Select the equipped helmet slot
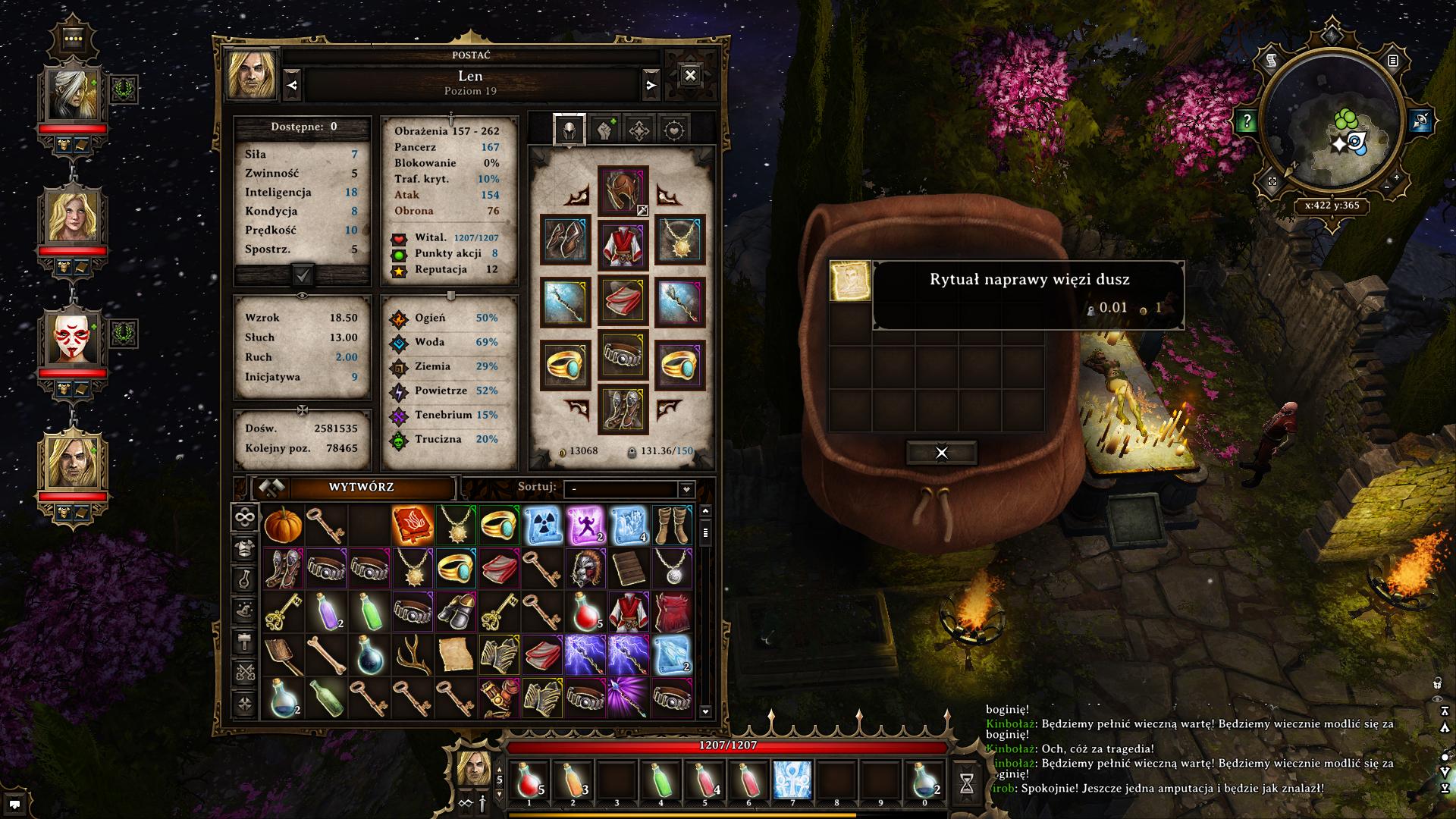 coord(623,190)
